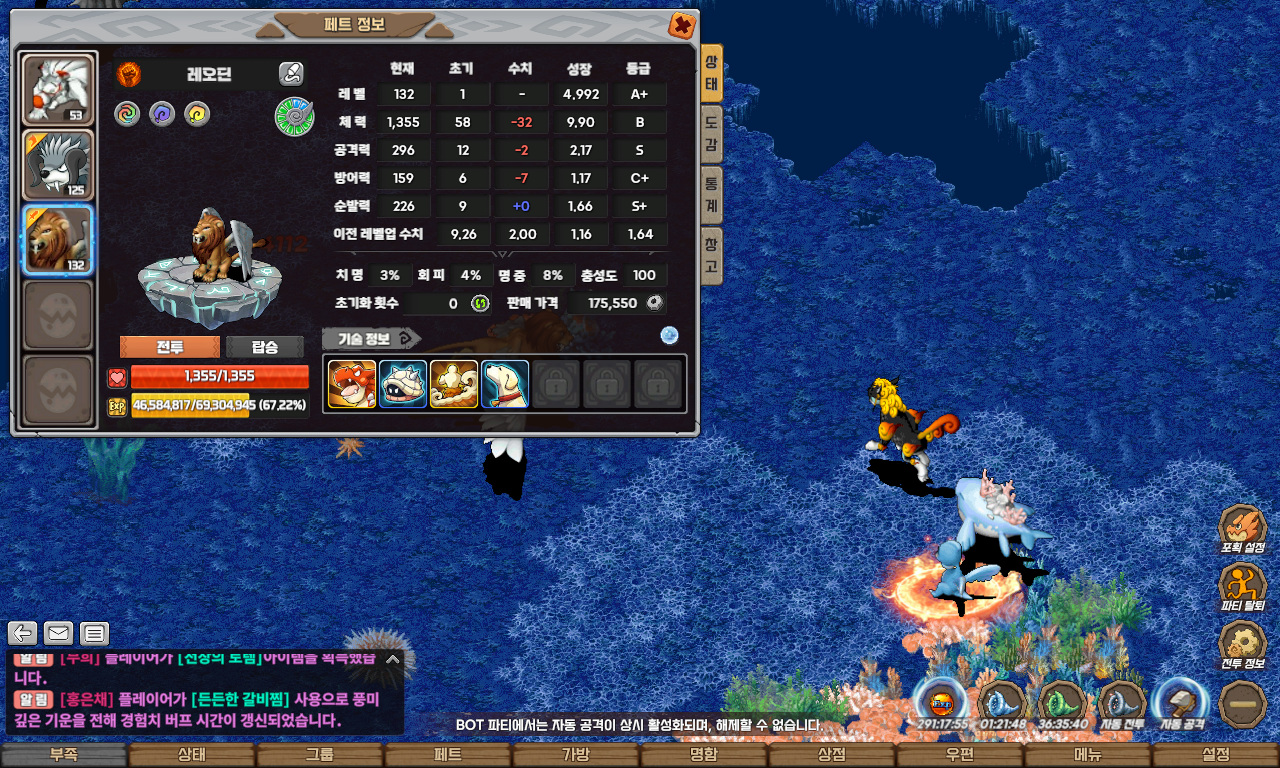
Task: Open the 설정 settings menu
Action: (1216, 755)
